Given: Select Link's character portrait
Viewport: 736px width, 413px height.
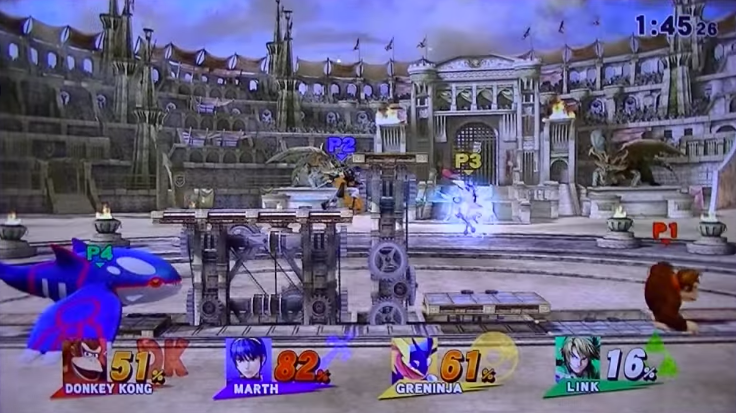Looking at the screenshot, I should pyautogui.click(x=576, y=358).
